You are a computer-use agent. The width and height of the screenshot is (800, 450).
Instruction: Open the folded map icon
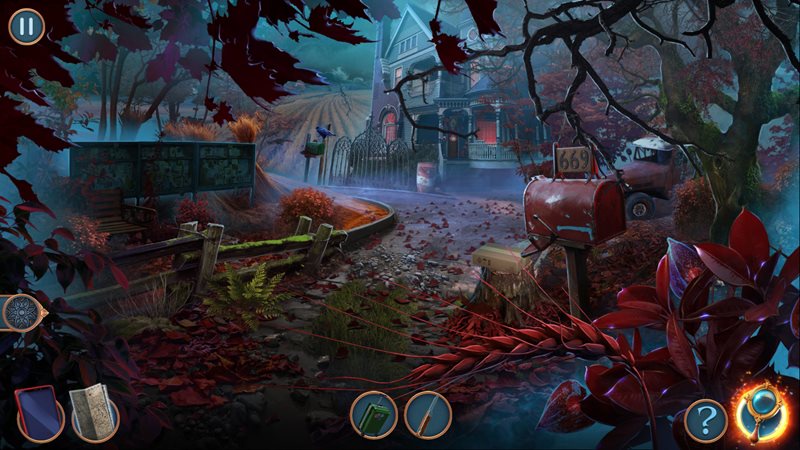pyautogui.click(x=94, y=413)
